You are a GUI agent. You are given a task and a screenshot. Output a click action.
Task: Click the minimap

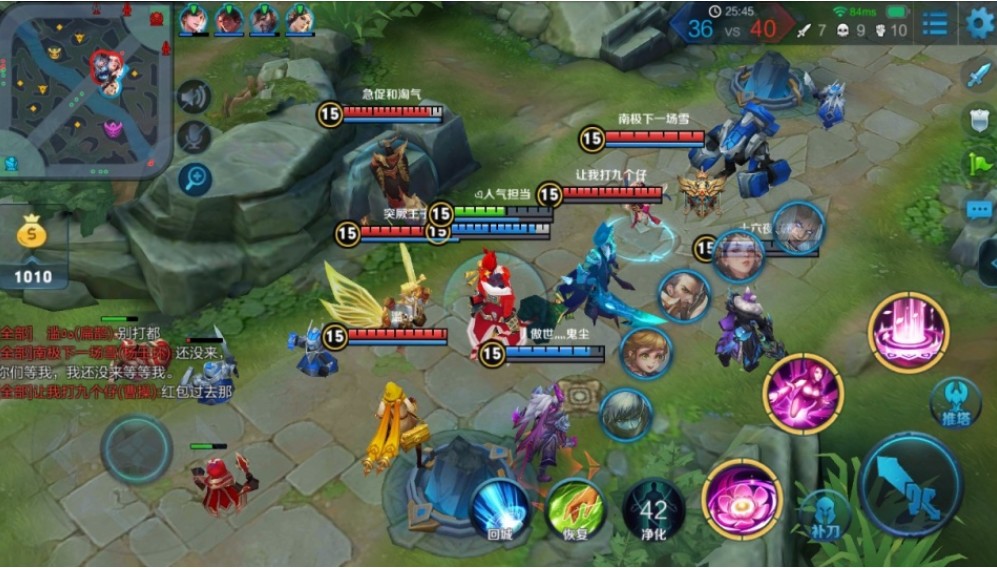tap(86, 90)
